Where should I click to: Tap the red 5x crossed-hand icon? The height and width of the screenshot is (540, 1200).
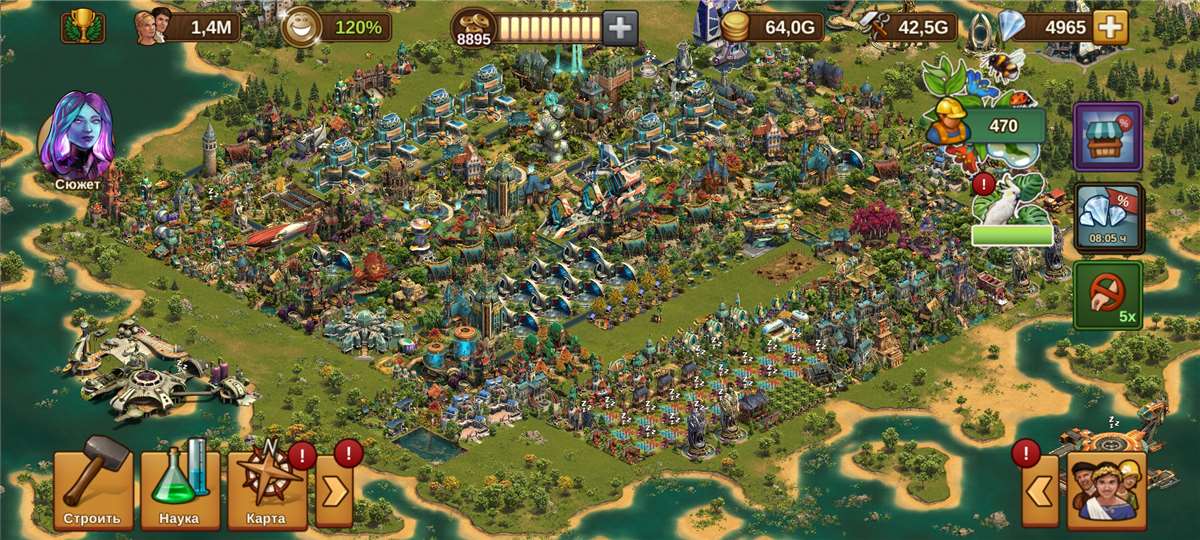point(1107,296)
